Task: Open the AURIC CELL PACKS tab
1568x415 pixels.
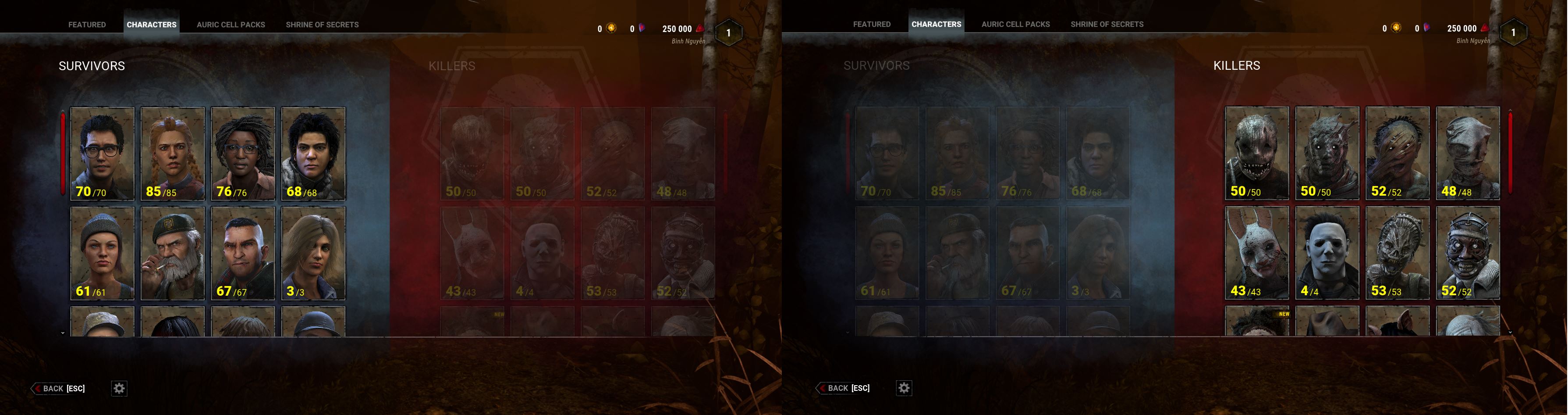Action: click(x=230, y=25)
